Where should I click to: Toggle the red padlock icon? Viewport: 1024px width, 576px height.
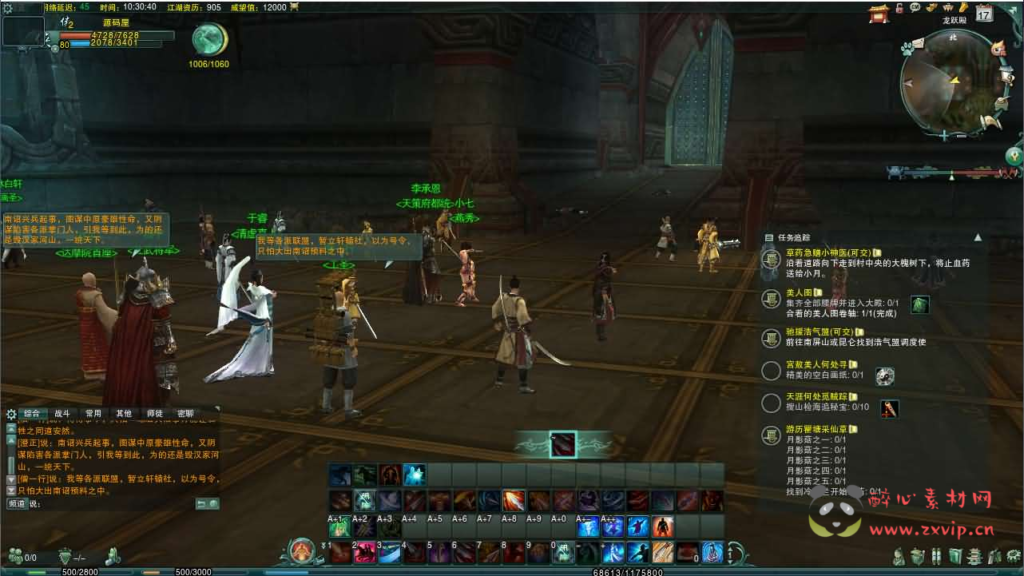tap(899, 8)
